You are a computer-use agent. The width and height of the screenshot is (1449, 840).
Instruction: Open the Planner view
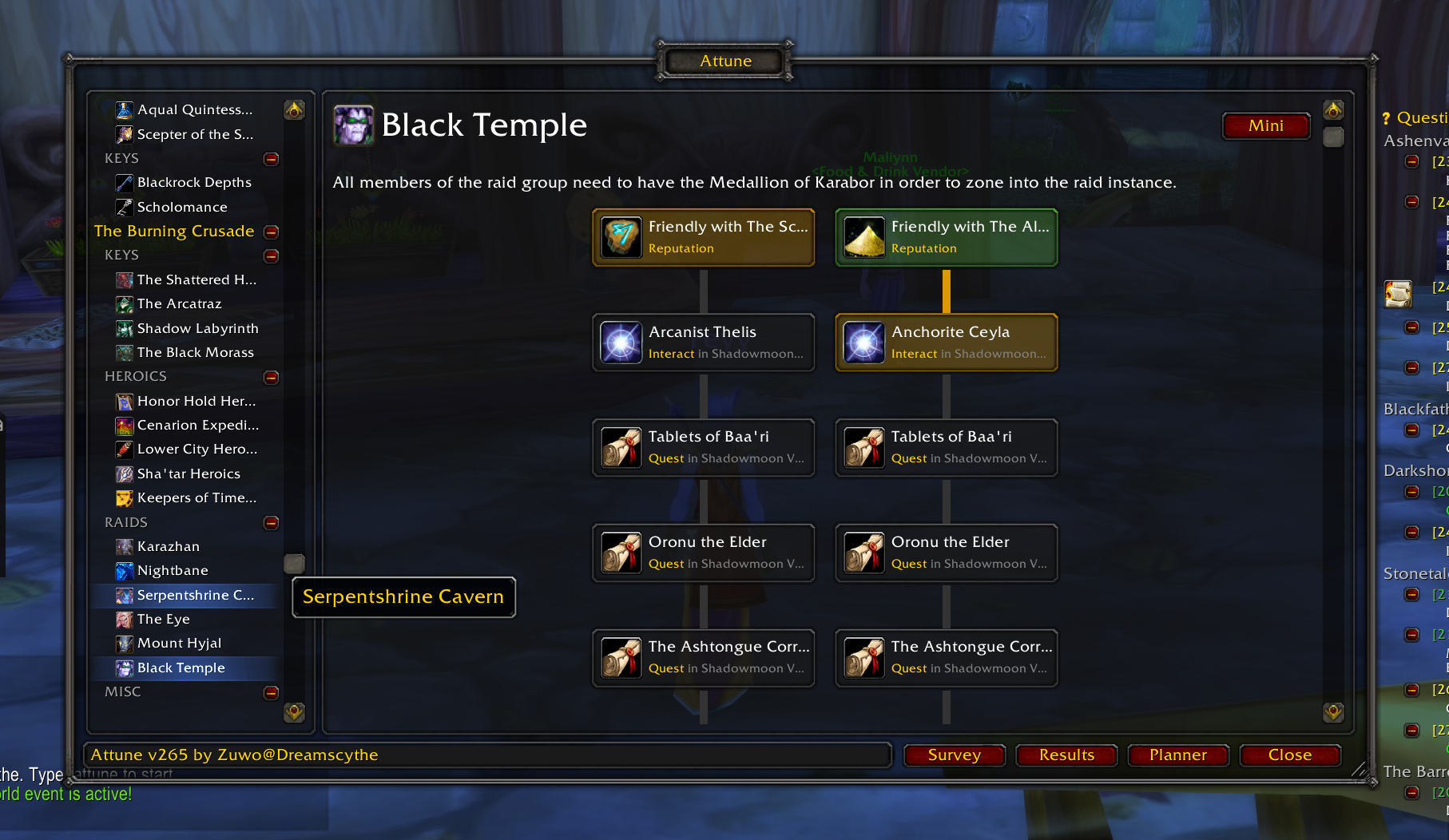click(1177, 755)
